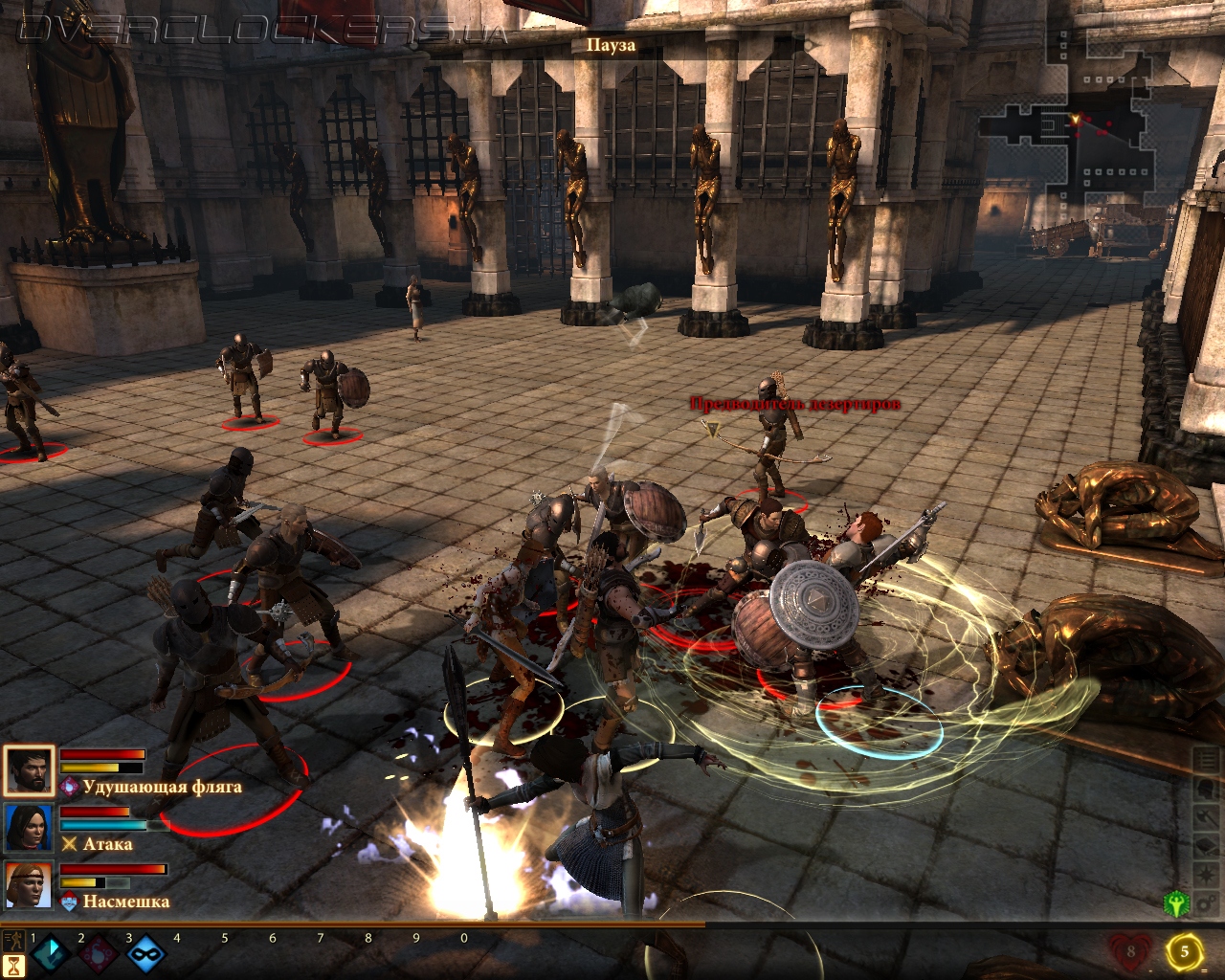Click the running figure tactics icon
Image resolution: width=1225 pixels, height=980 pixels.
point(14,940)
